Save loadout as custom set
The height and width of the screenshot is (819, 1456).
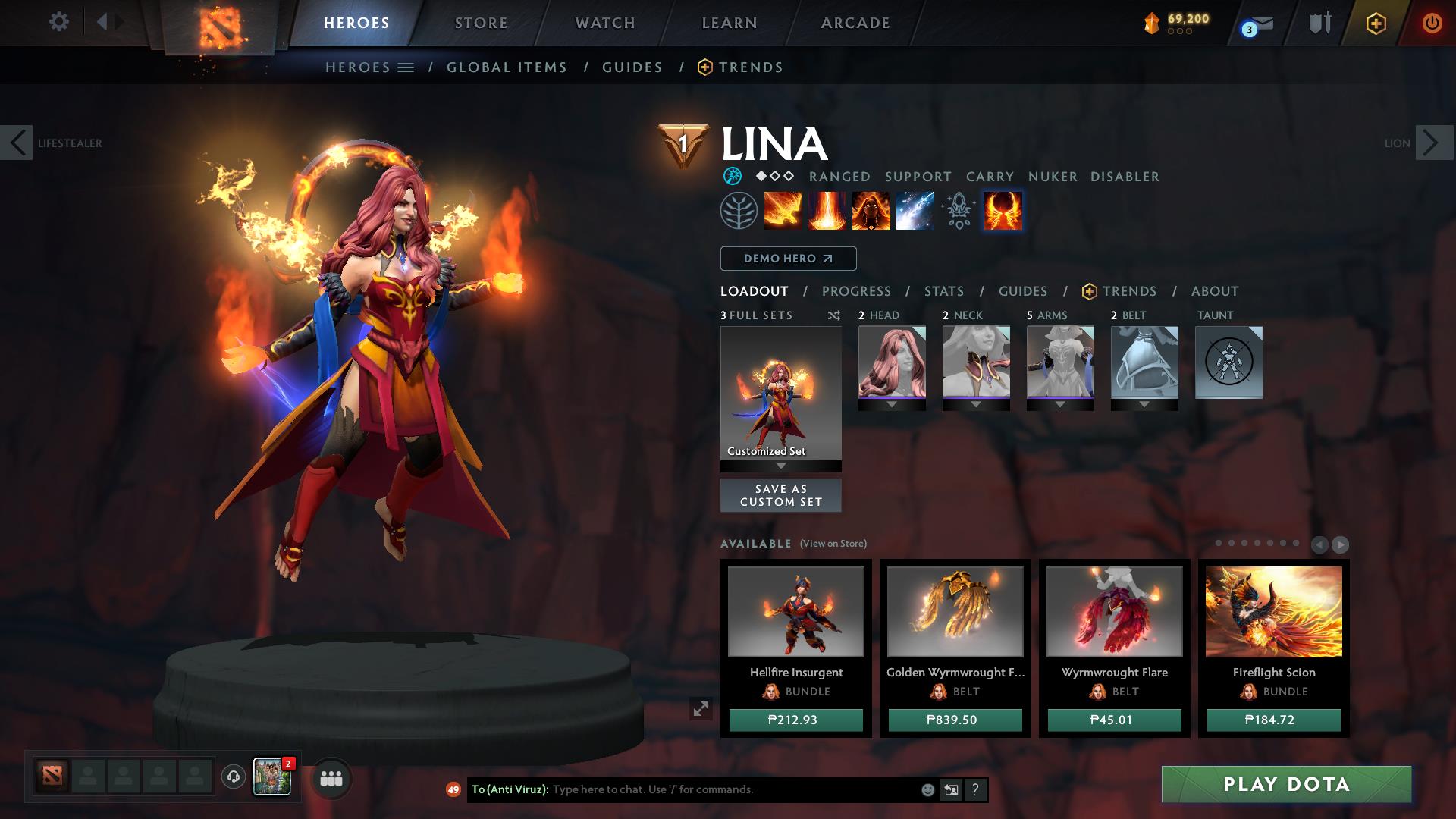(x=780, y=495)
